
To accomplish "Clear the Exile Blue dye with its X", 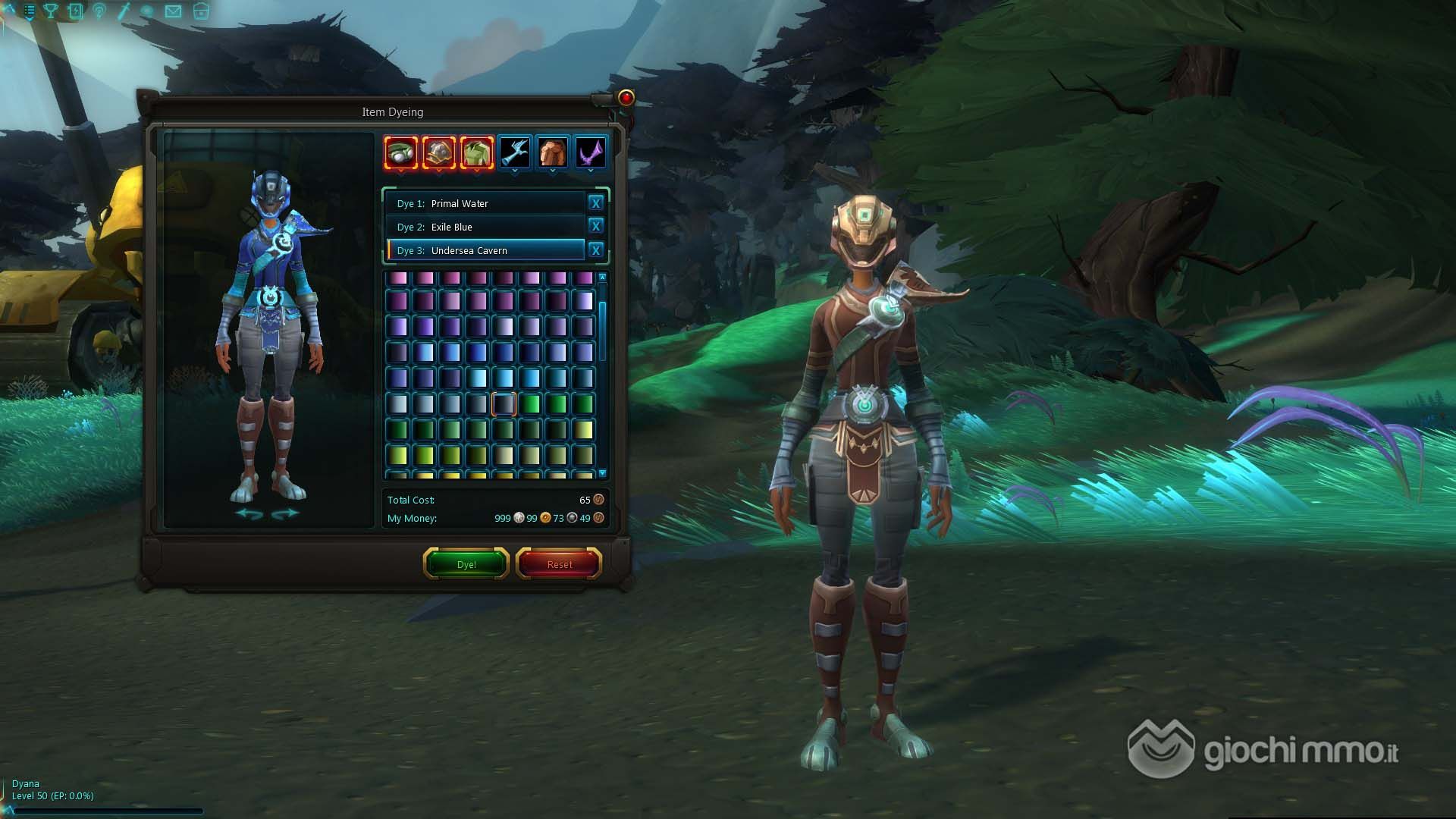I will pyautogui.click(x=595, y=226).
